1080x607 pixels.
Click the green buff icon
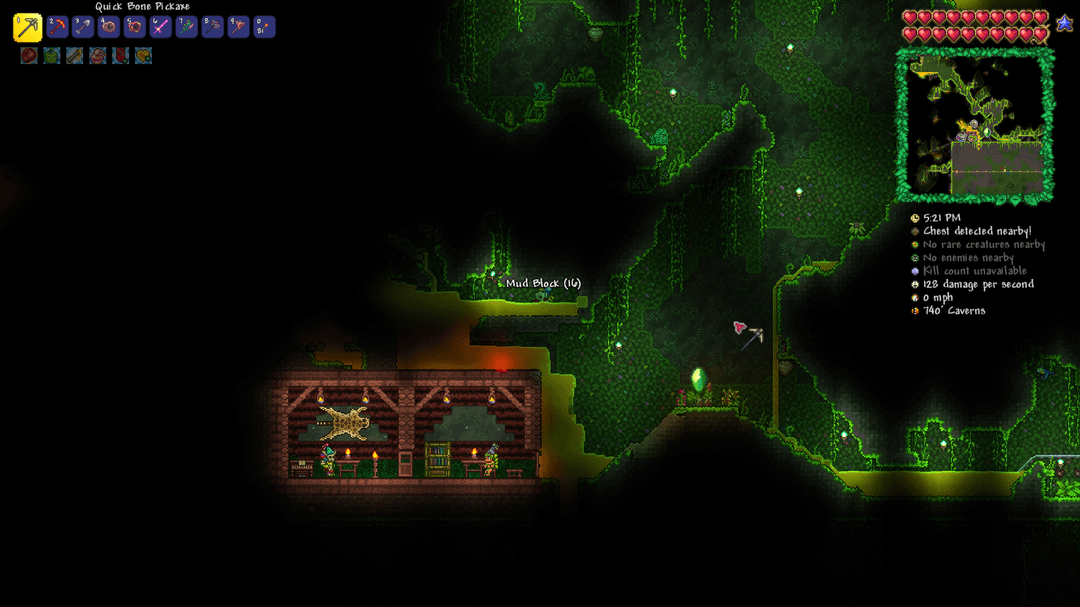coord(52,56)
